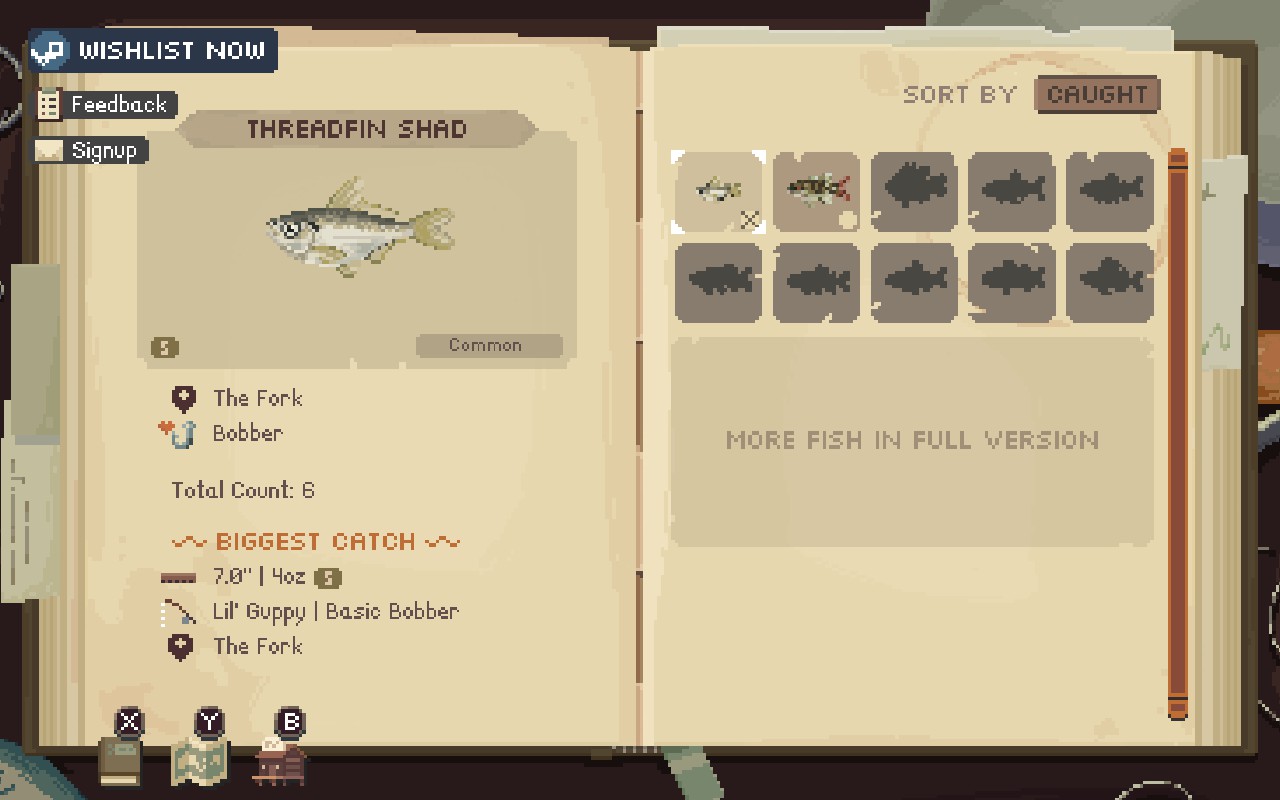This screenshot has width=1280, height=800.
Task: Click the Wishlist Now Steam button
Action: (x=152, y=50)
